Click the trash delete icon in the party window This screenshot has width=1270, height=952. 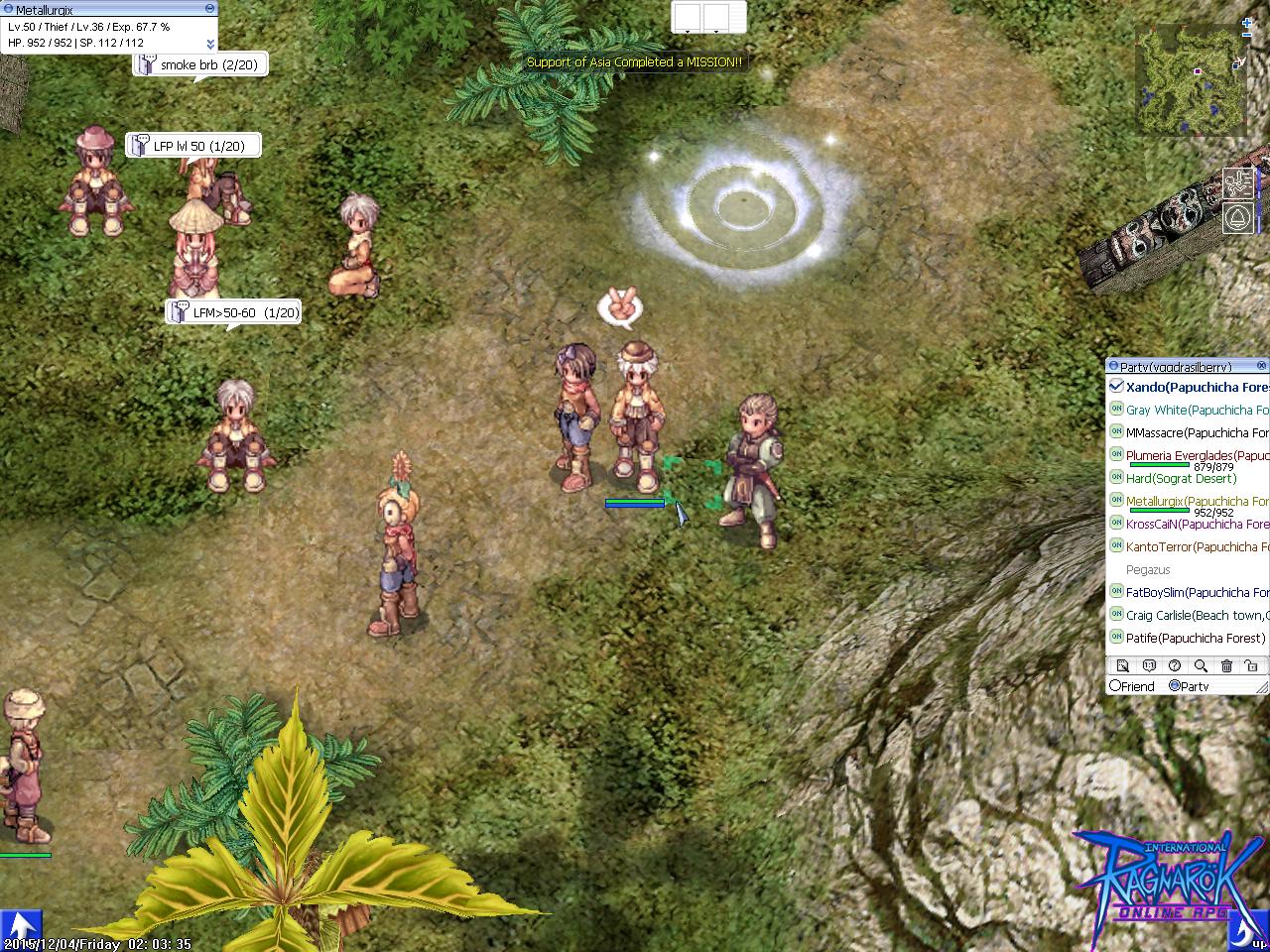tap(1226, 665)
